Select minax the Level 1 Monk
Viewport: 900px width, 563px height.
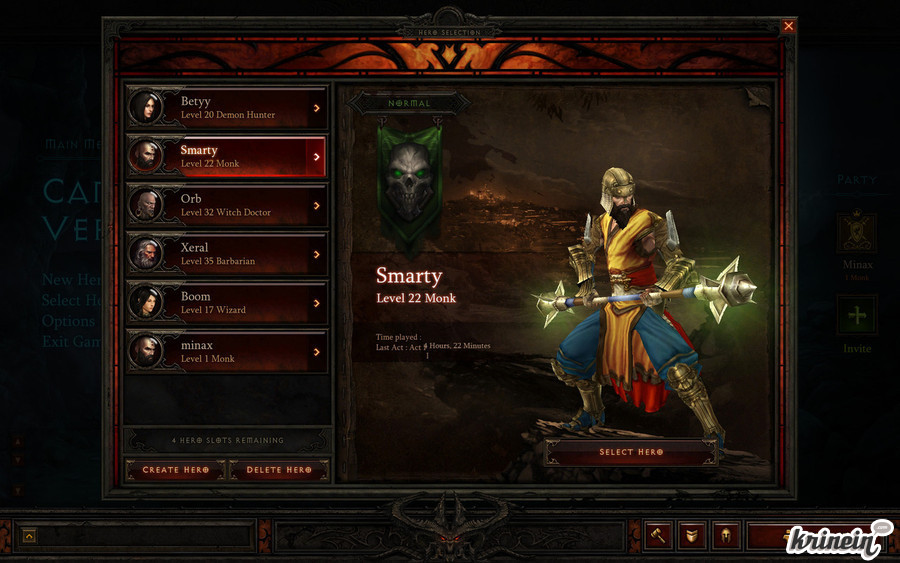(x=227, y=351)
